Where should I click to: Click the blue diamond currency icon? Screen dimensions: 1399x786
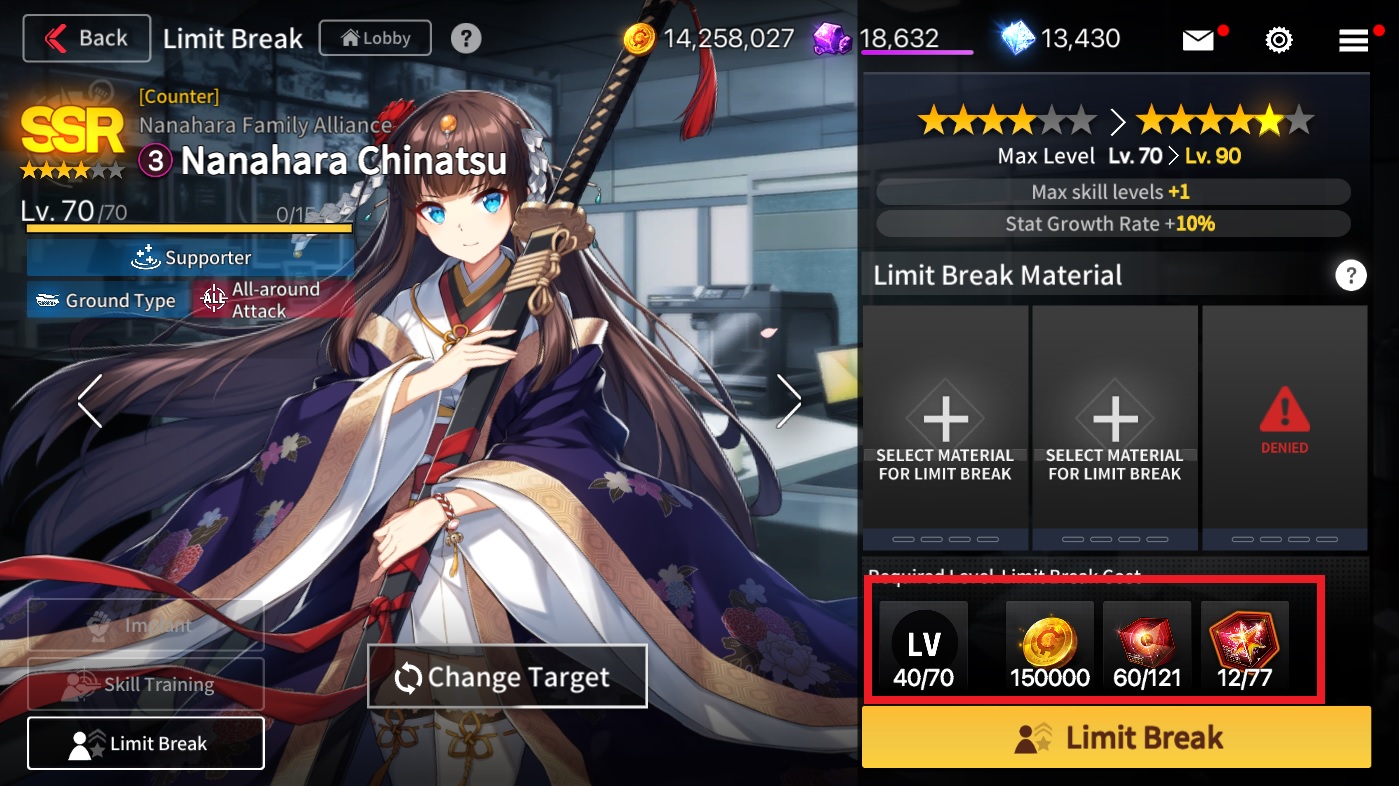1018,39
